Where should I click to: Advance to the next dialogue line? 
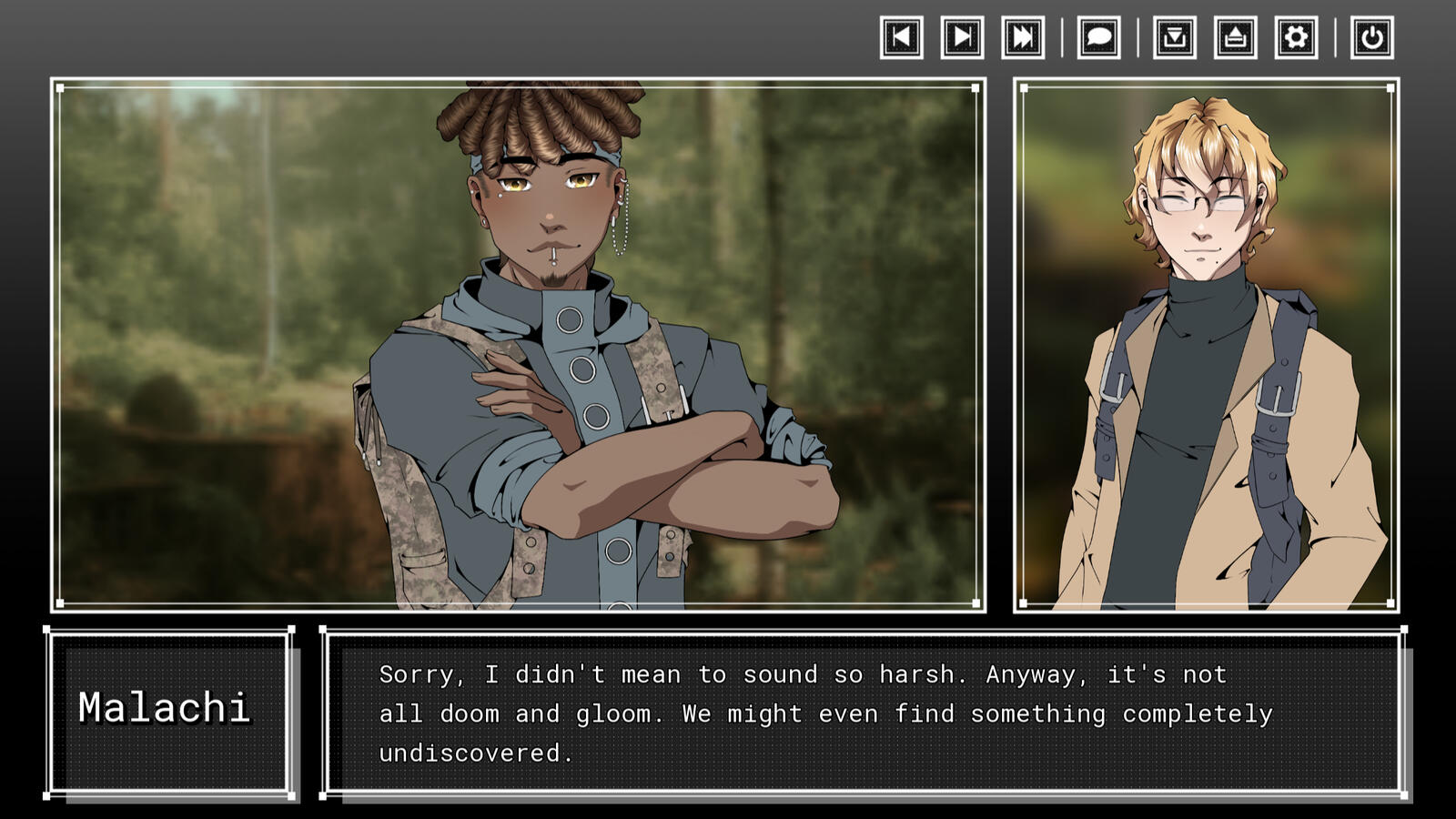pyautogui.click(x=962, y=37)
